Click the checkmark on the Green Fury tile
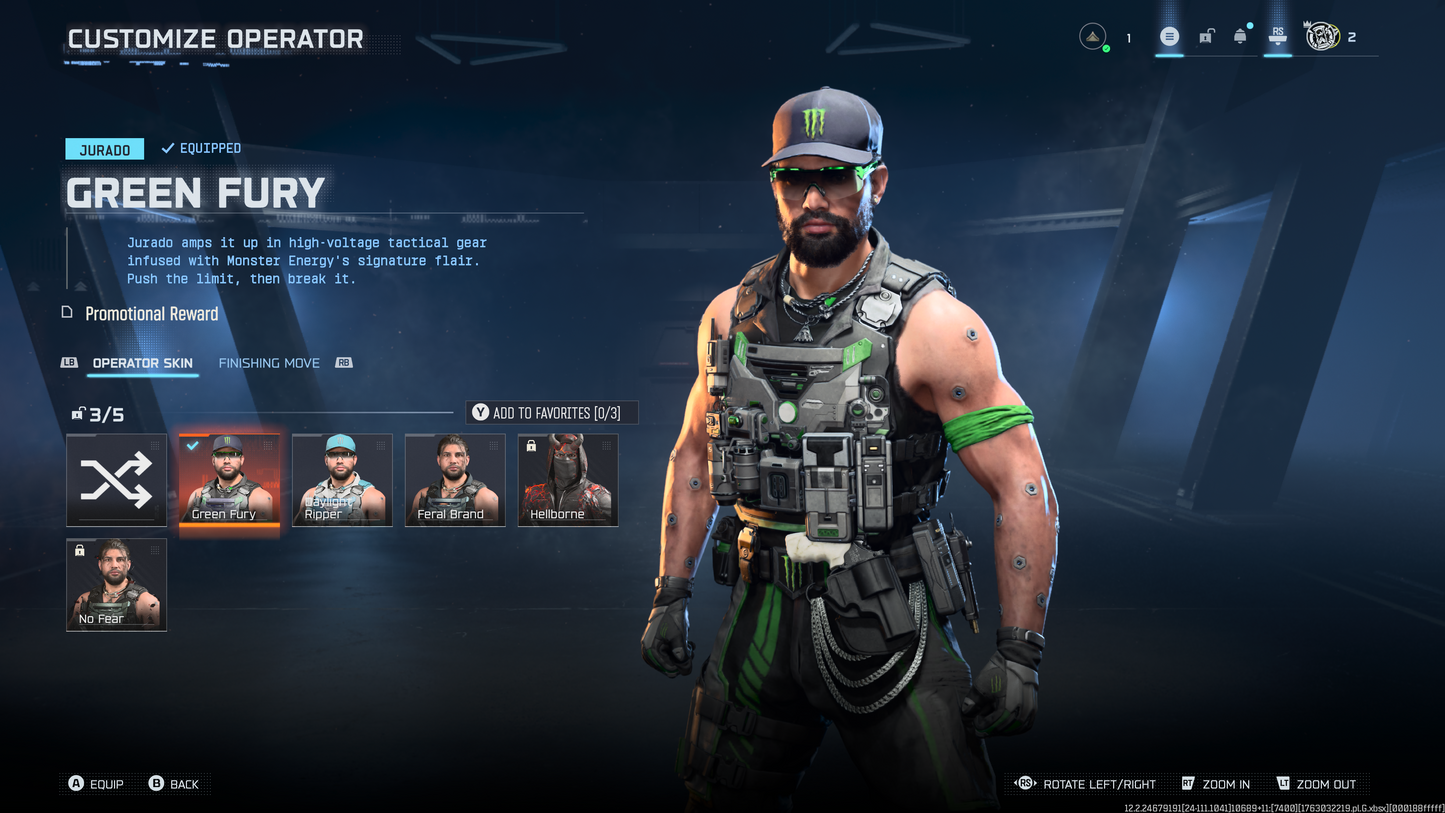1445x813 pixels. click(191, 447)
